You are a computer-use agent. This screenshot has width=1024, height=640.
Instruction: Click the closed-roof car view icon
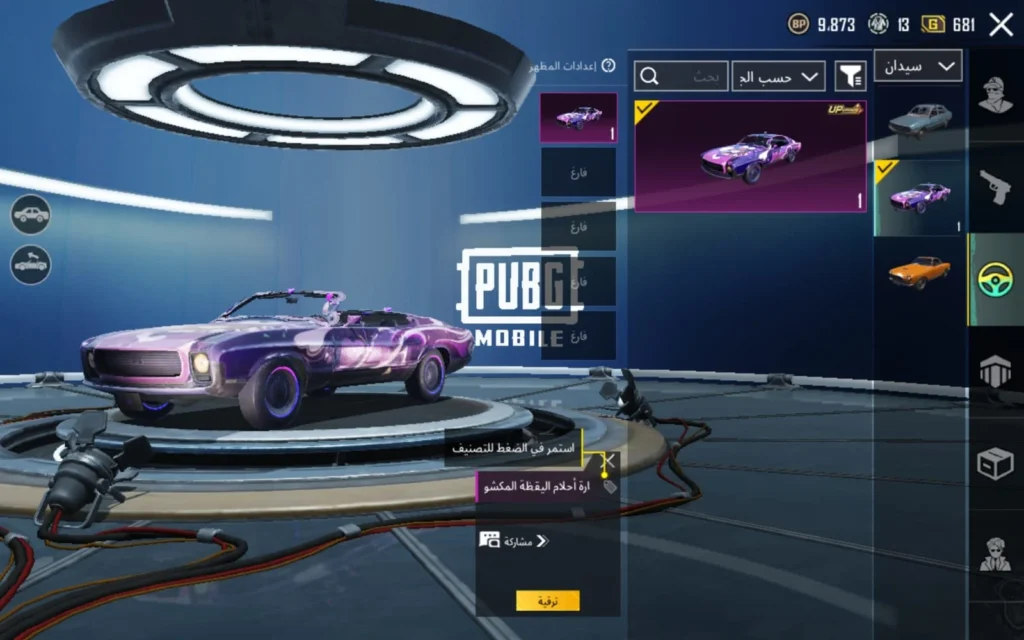click(31, 214)
